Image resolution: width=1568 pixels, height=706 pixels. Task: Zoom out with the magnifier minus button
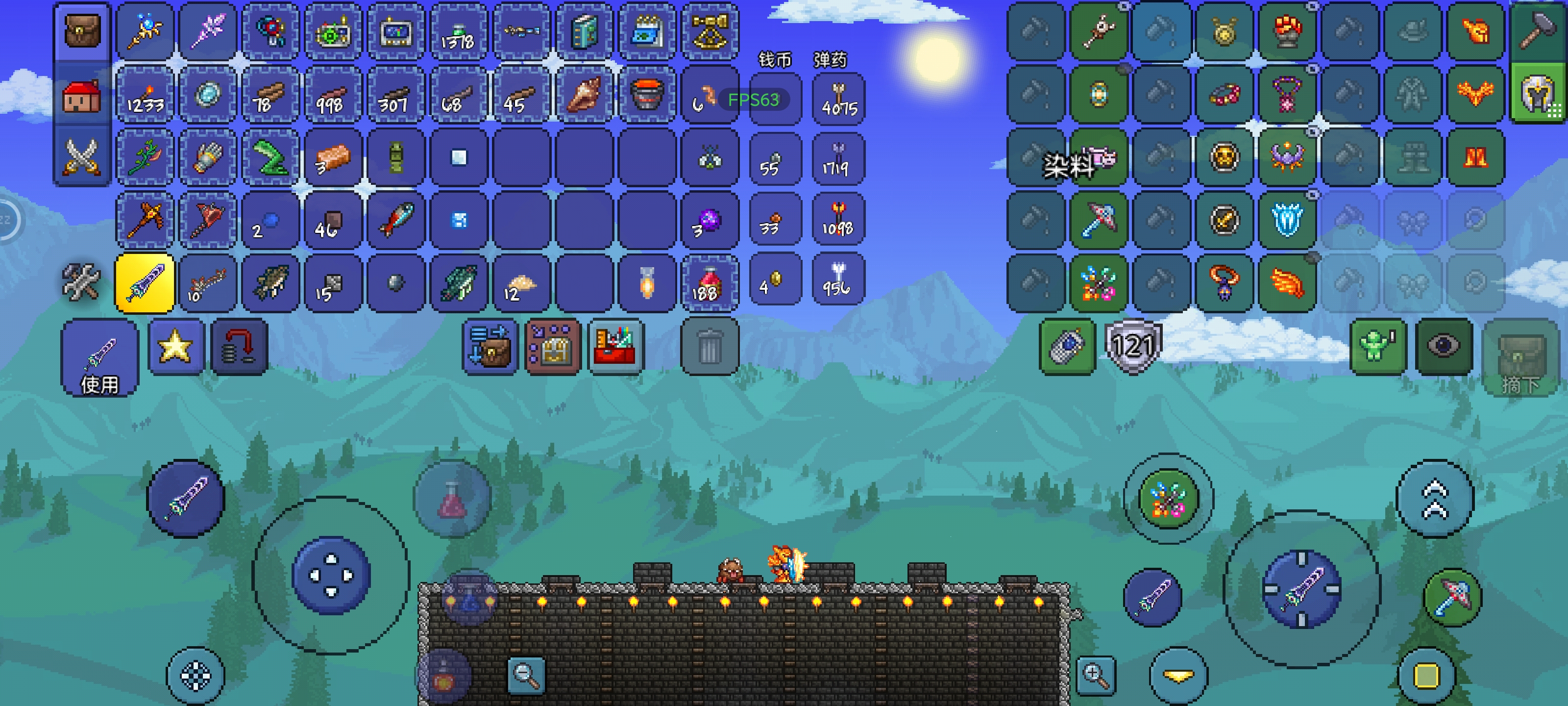pyautogui.click(x=526, y=675)
